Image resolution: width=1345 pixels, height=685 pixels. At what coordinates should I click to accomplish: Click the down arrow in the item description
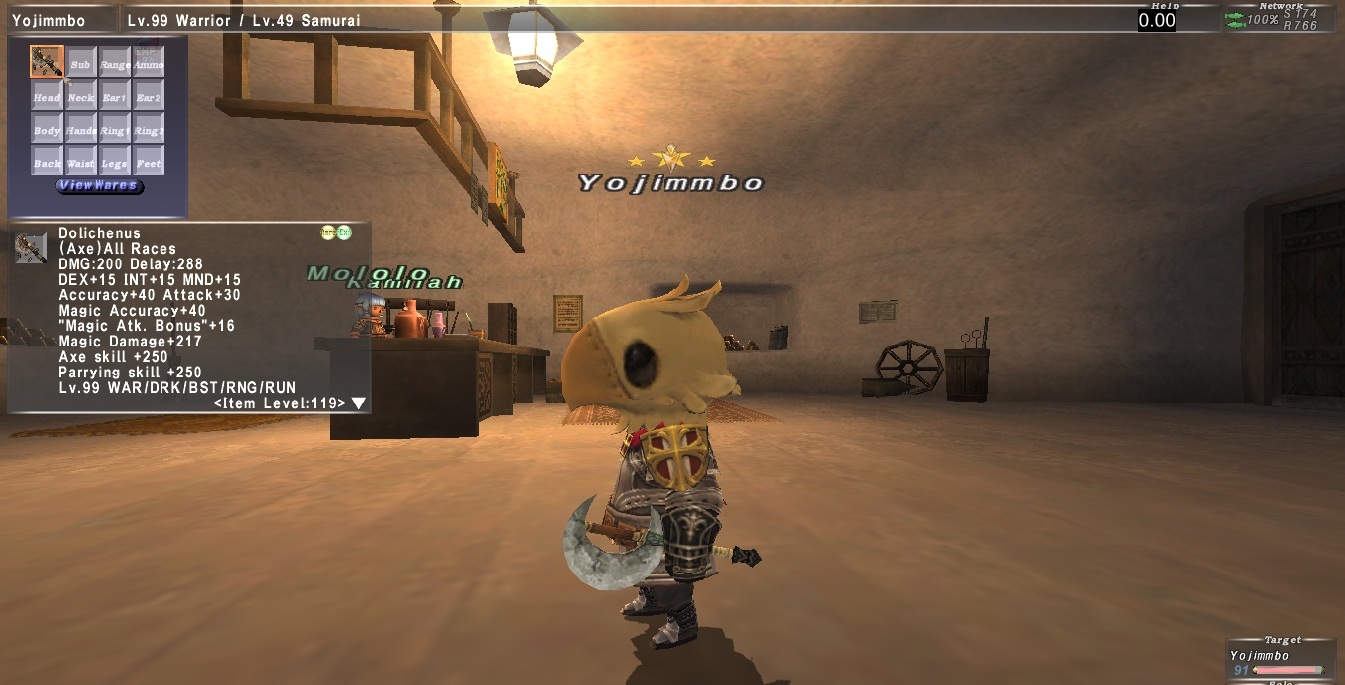358,403
